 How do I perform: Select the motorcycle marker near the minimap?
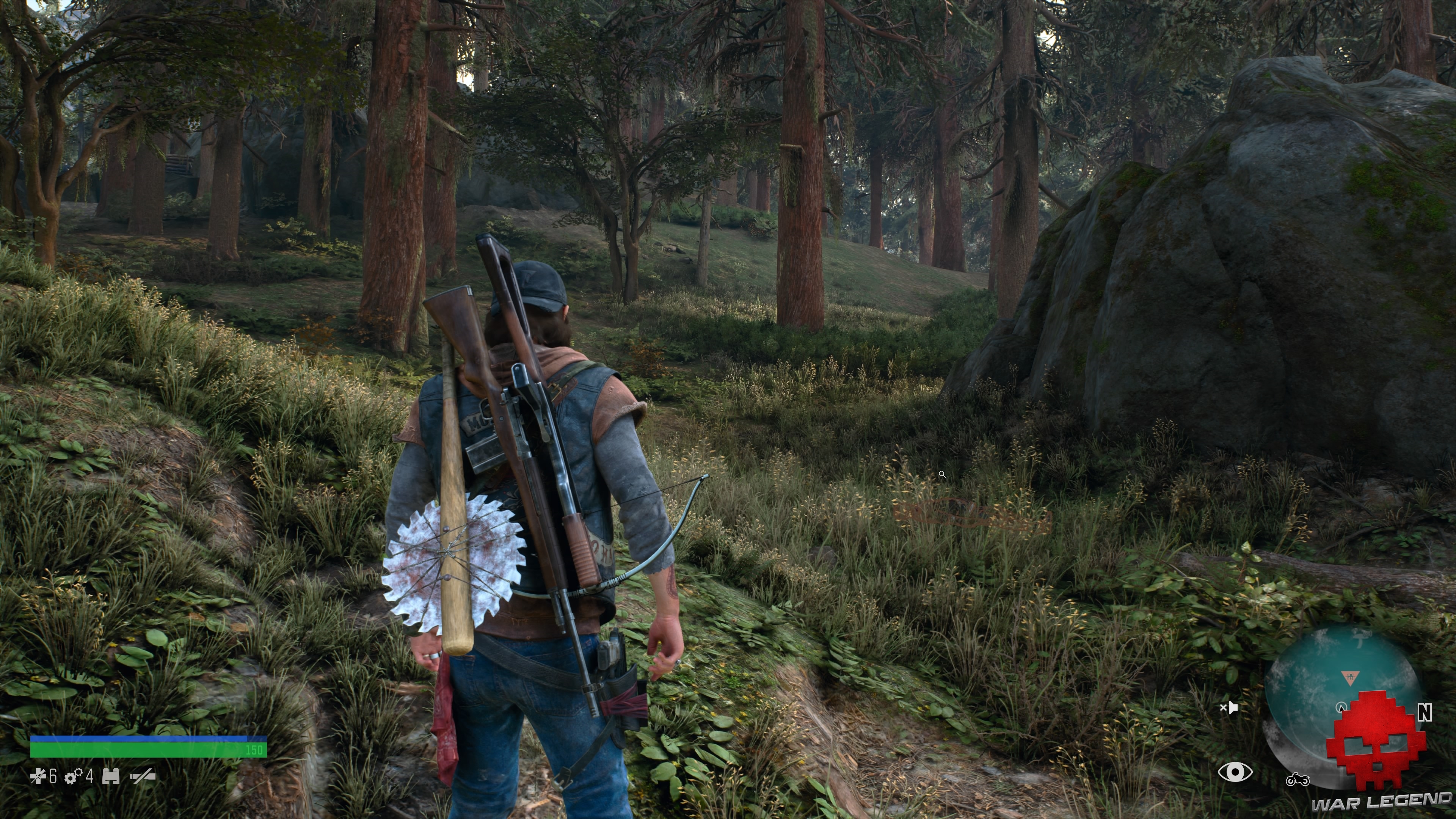pos(1297,780)
